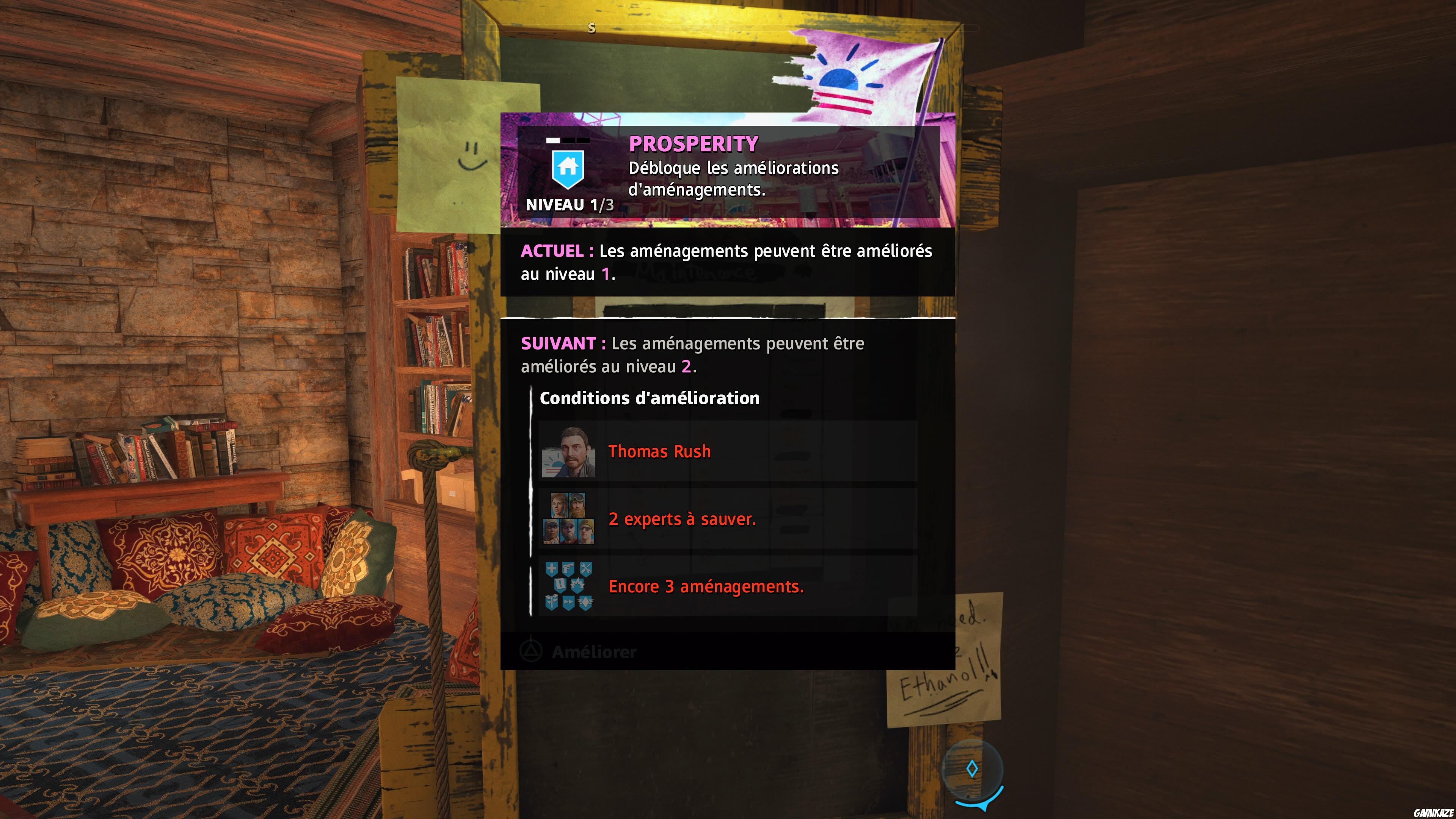Click the explosion facility icon

[578, 585]
